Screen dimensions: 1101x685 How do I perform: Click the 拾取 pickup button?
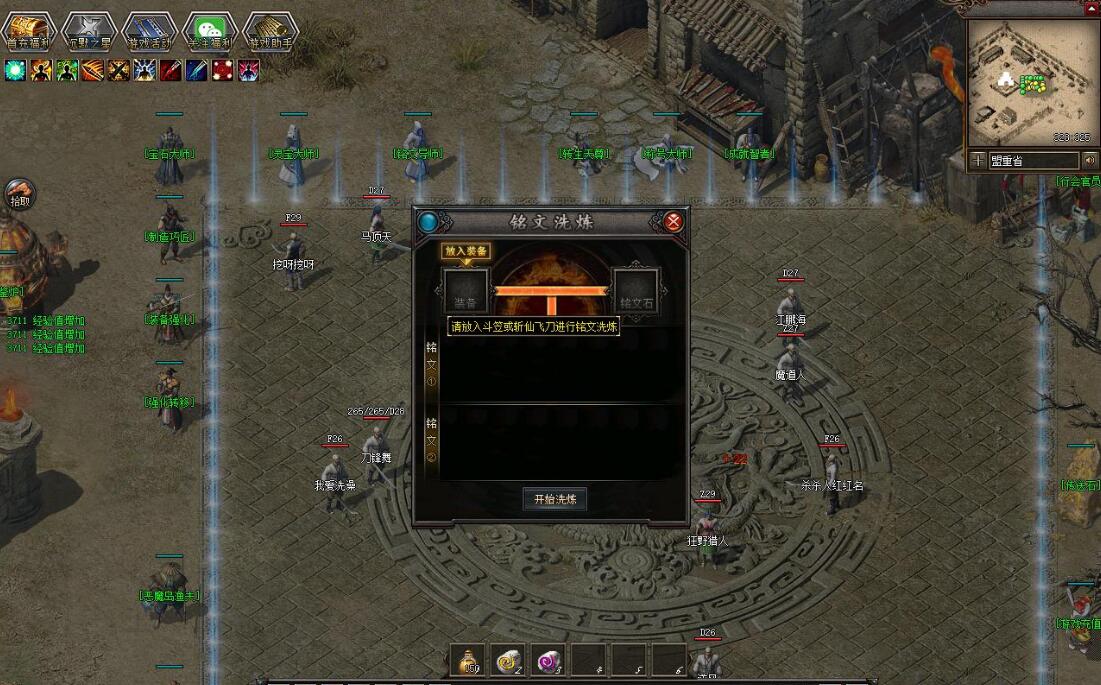click(x=19, y=194)
